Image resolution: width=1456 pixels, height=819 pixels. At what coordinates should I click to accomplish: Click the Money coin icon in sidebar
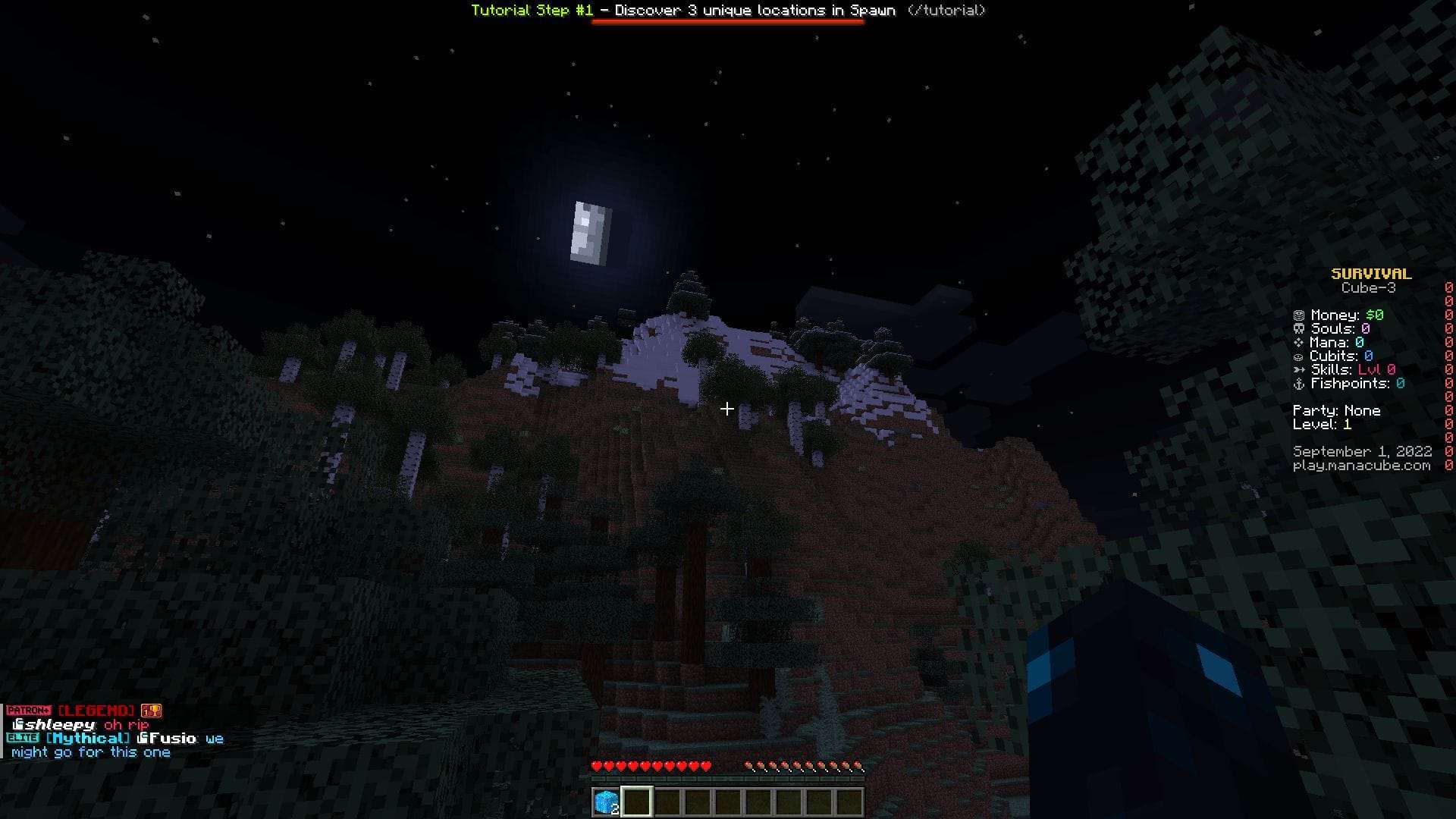[x=1298, y=315]
